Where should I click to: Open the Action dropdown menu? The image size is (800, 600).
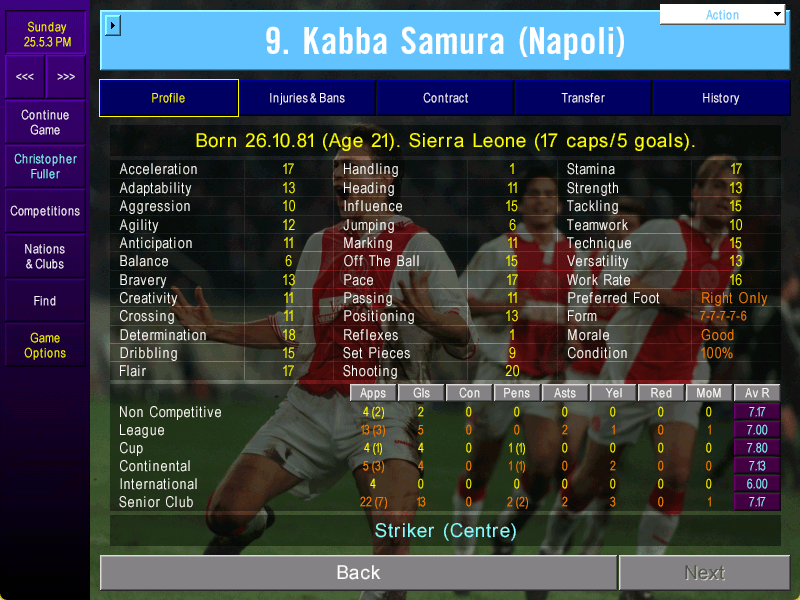[723, 15]
